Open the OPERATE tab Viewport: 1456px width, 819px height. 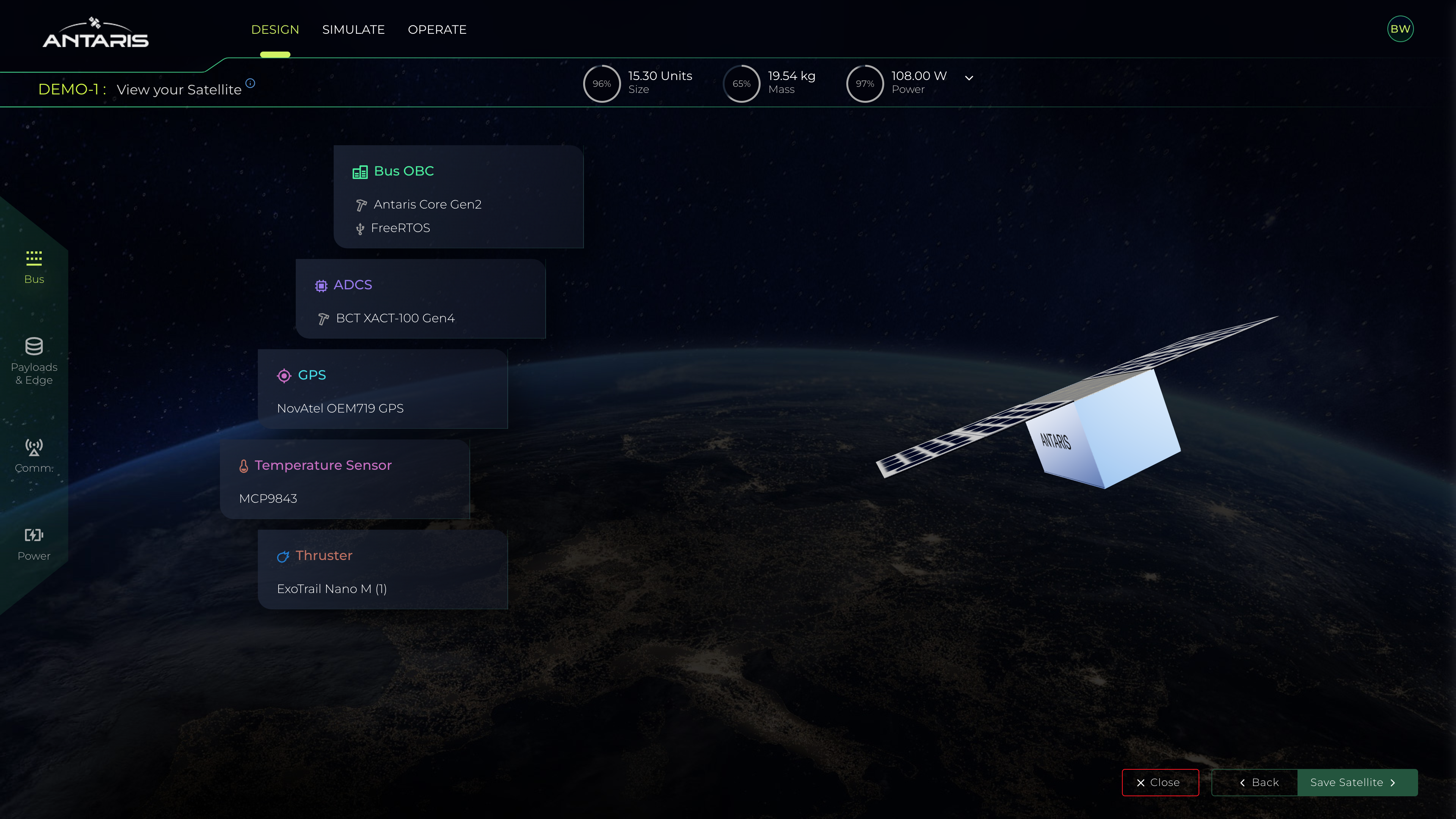coord(437,30)
